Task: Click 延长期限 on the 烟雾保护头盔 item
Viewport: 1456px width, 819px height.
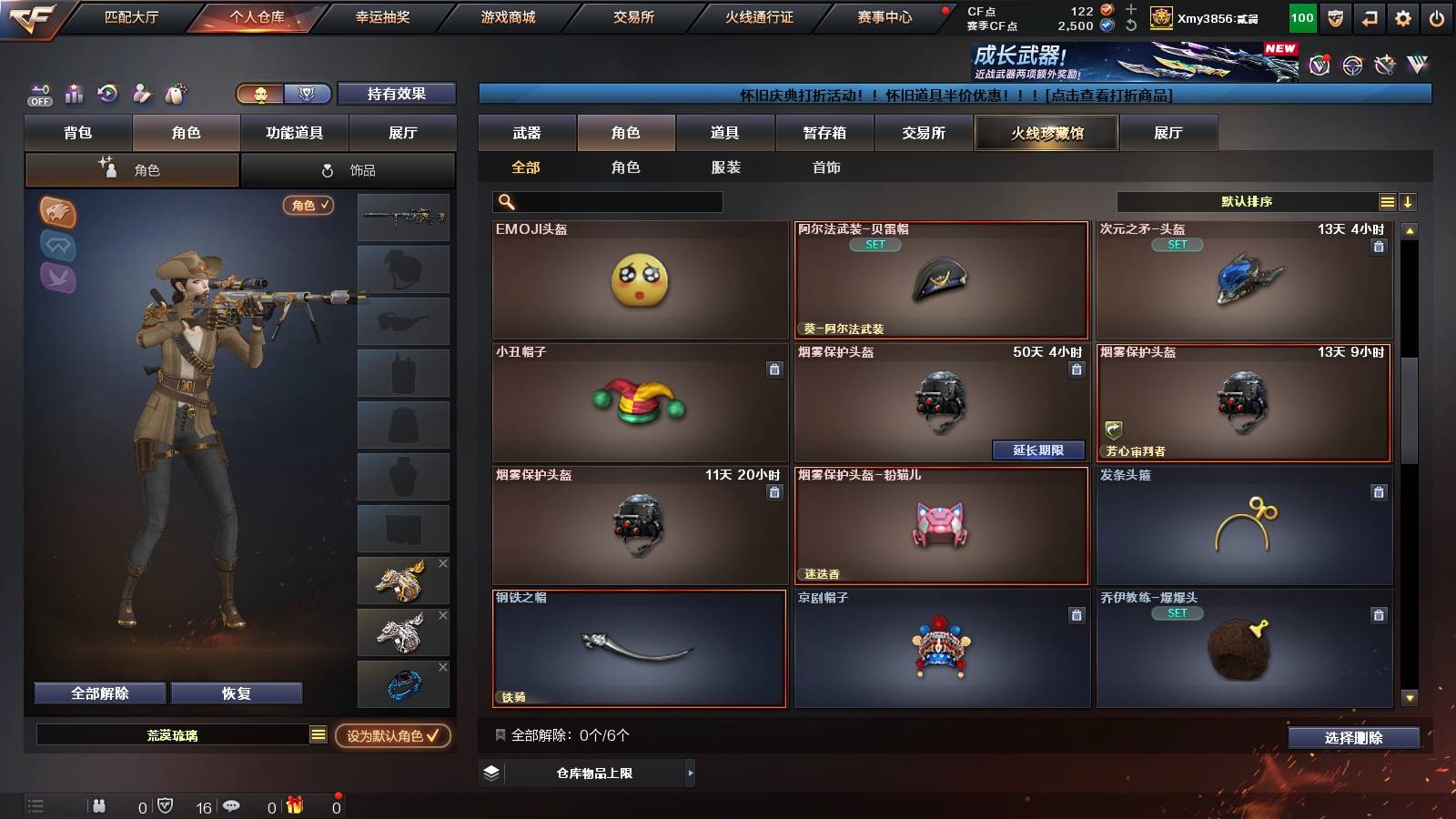Action: point(1038,450)
